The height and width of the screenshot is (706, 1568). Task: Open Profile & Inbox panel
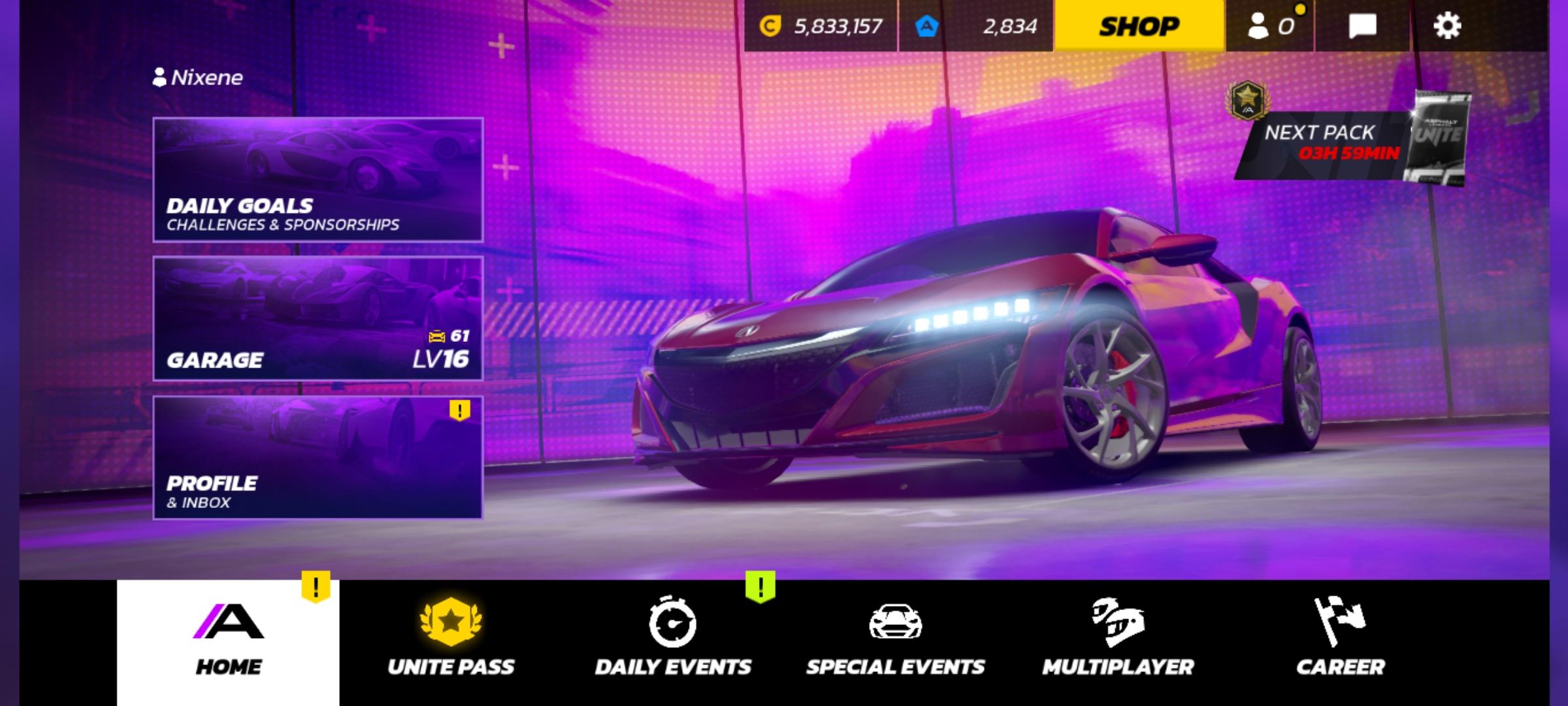click(318, 458)
